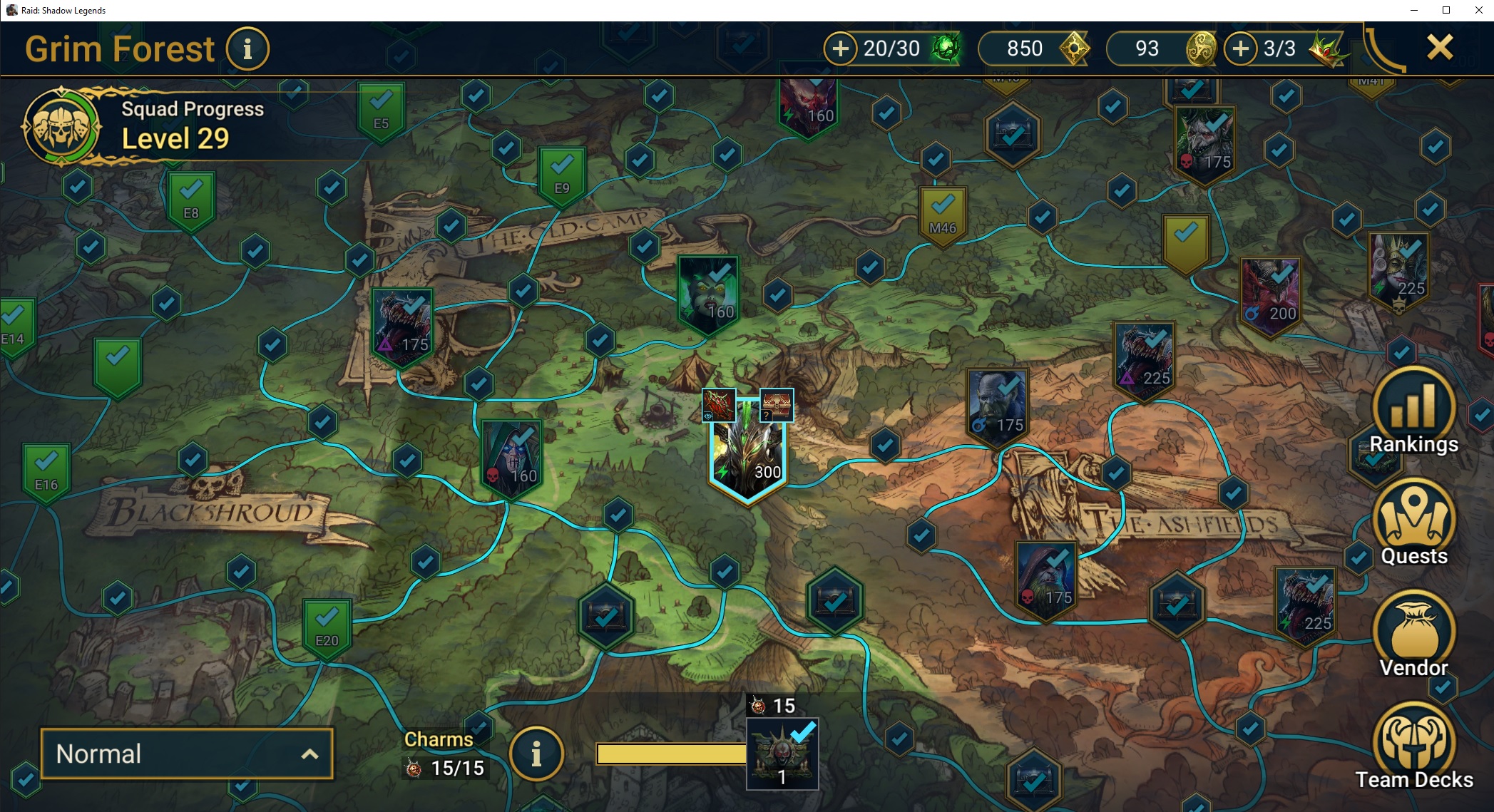Open Team Decks
Screen dimensions: 1494x812
click(1413, 746)
